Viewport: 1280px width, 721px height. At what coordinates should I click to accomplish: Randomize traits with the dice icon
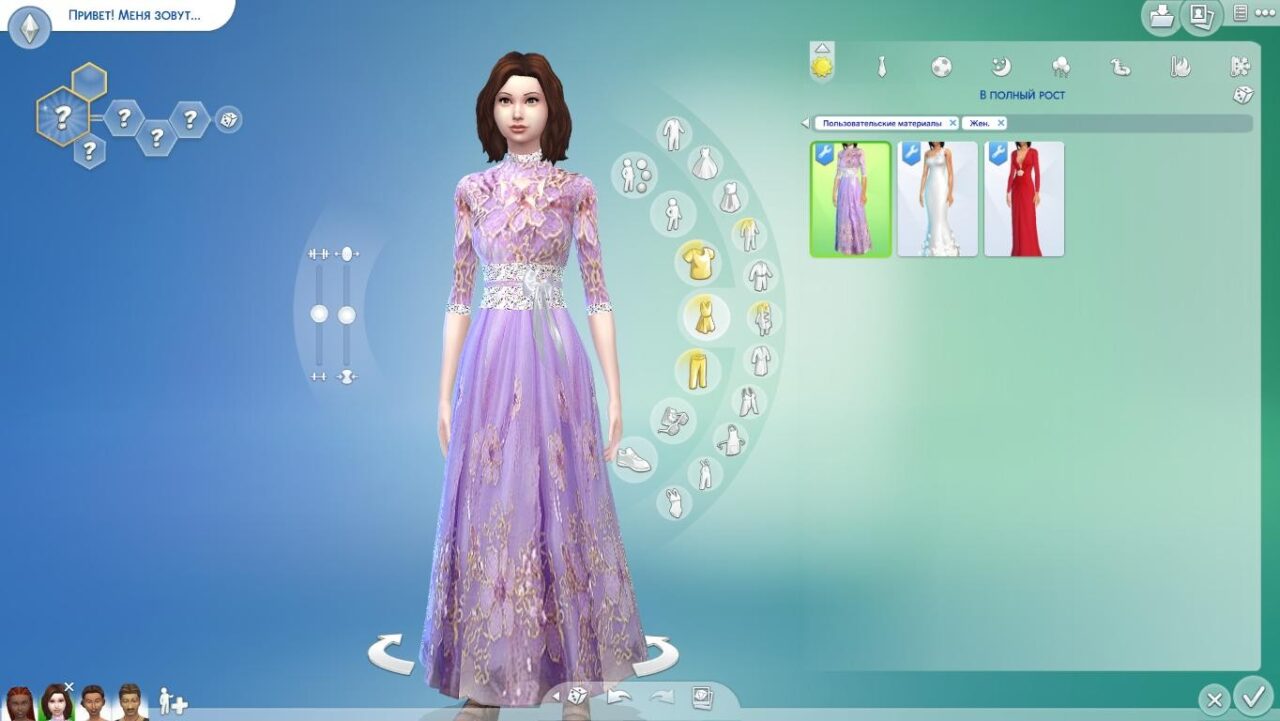(x=229, y=120)
